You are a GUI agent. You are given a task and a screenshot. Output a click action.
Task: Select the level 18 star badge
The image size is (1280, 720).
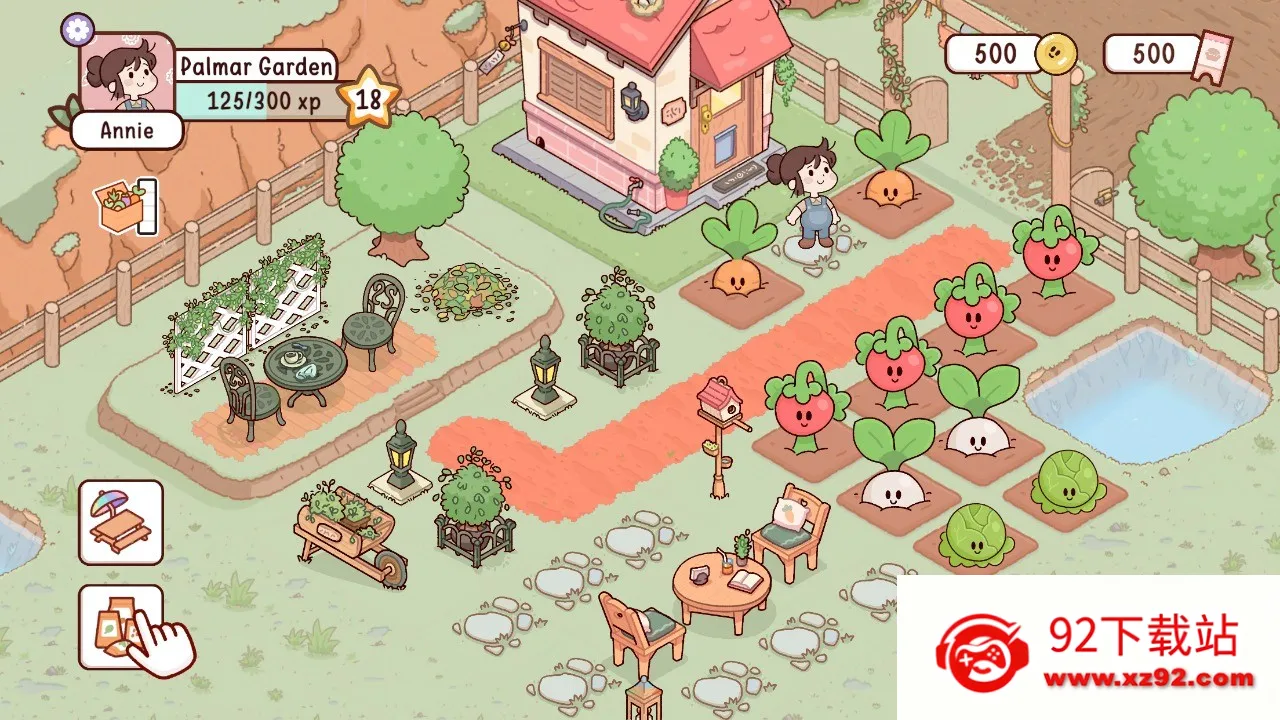click(x=368, y=98)
